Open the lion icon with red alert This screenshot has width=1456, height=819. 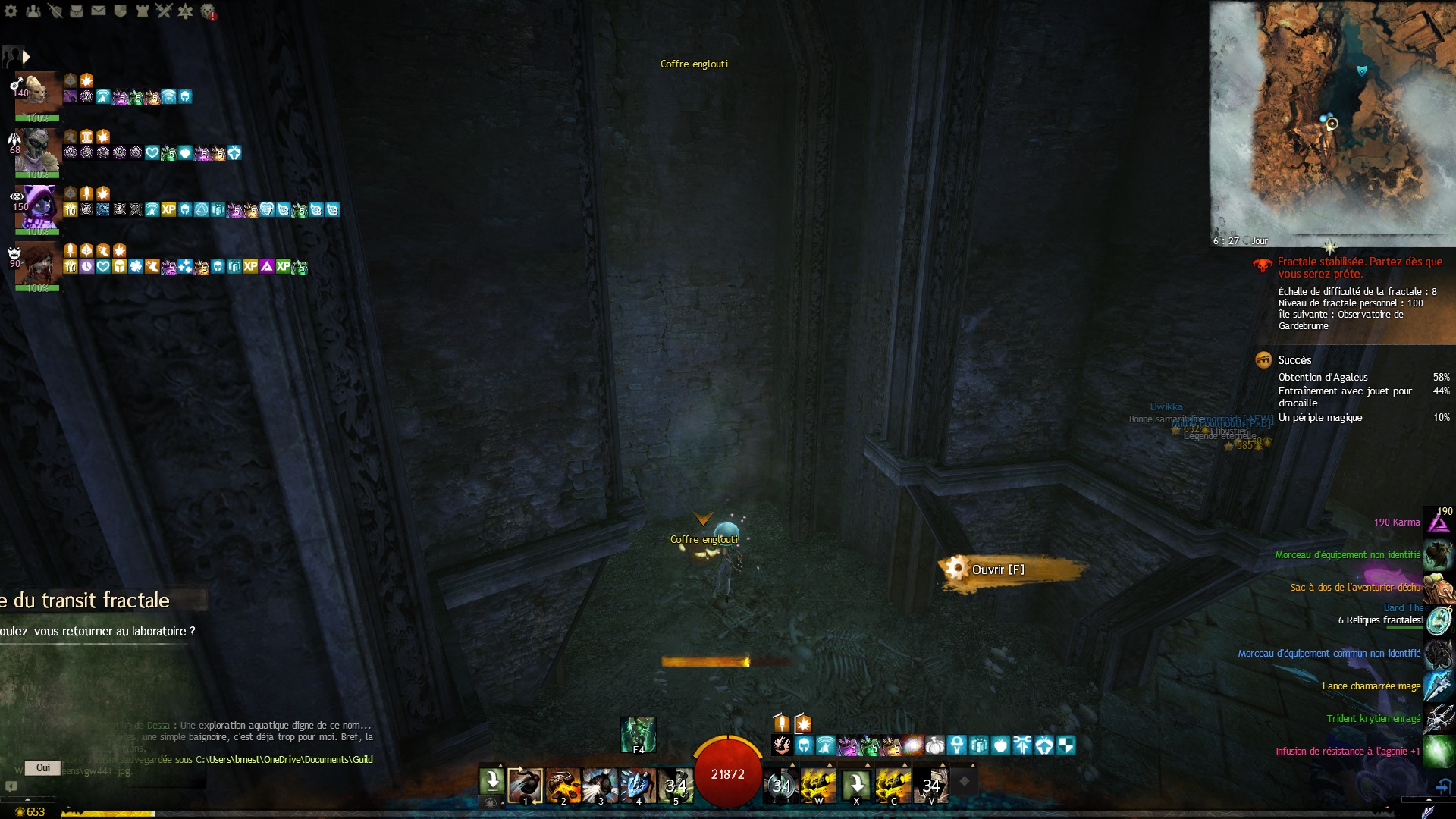(x=207, y=11)
